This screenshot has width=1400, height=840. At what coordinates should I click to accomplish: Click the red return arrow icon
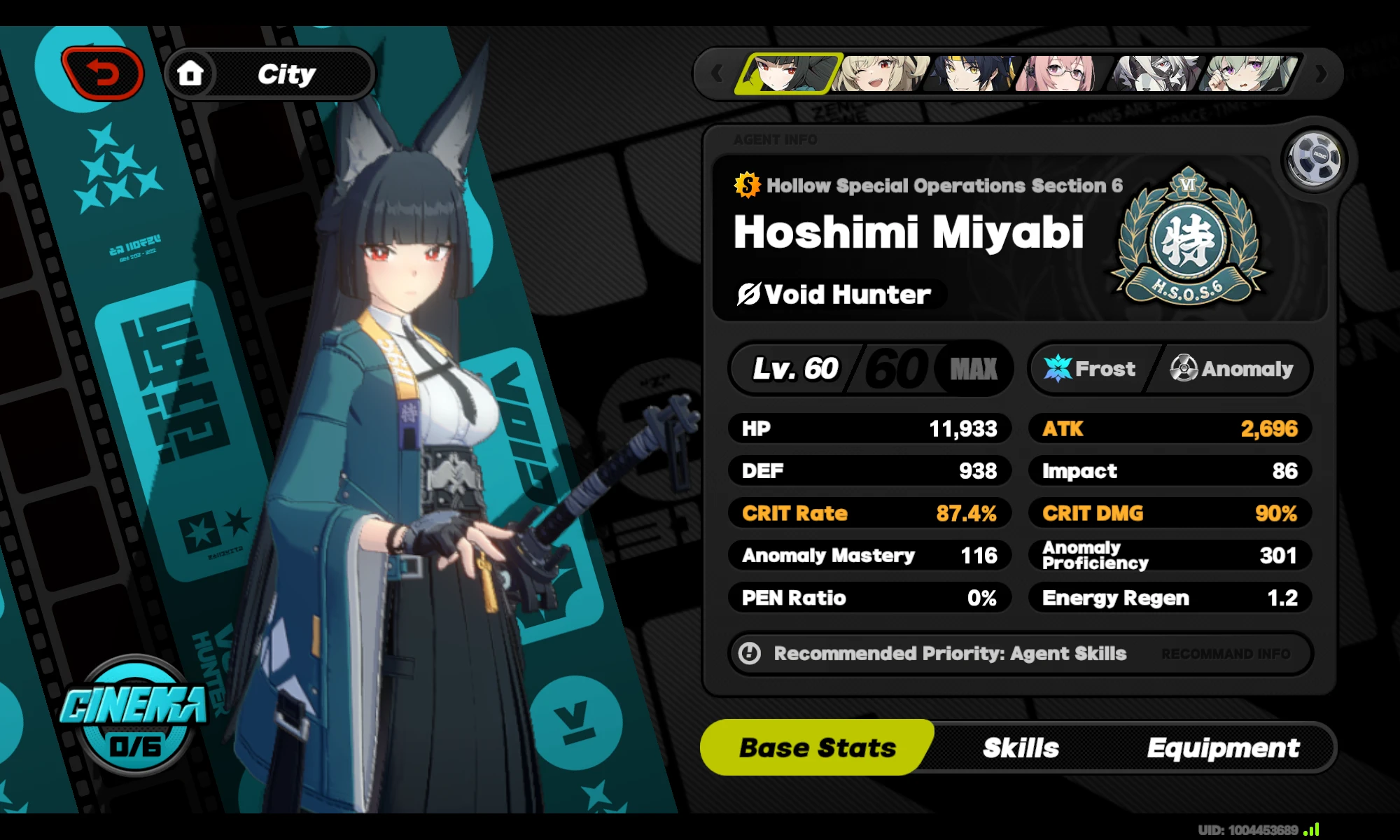102,71
